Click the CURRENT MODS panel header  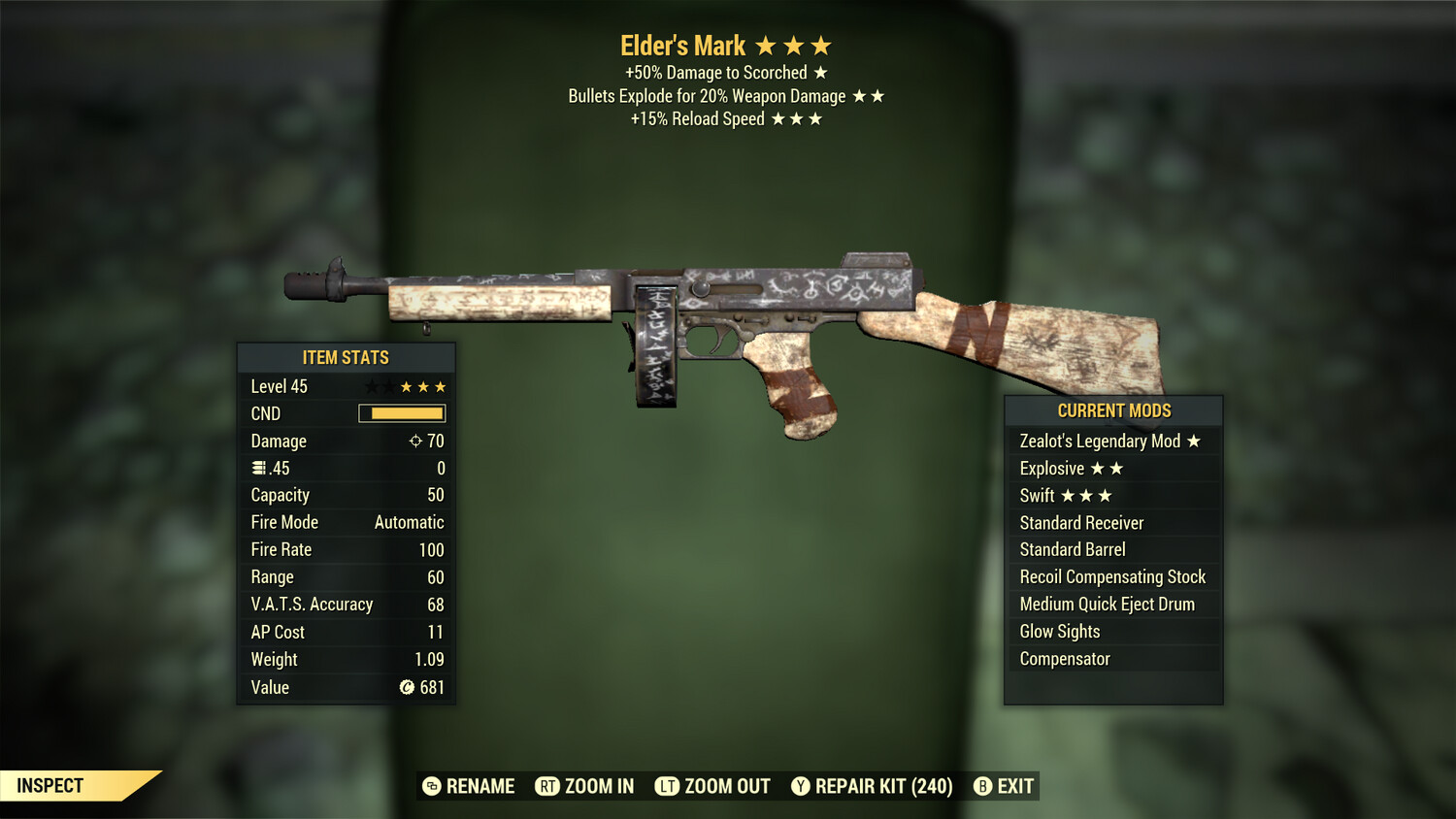pos(1113,410)
